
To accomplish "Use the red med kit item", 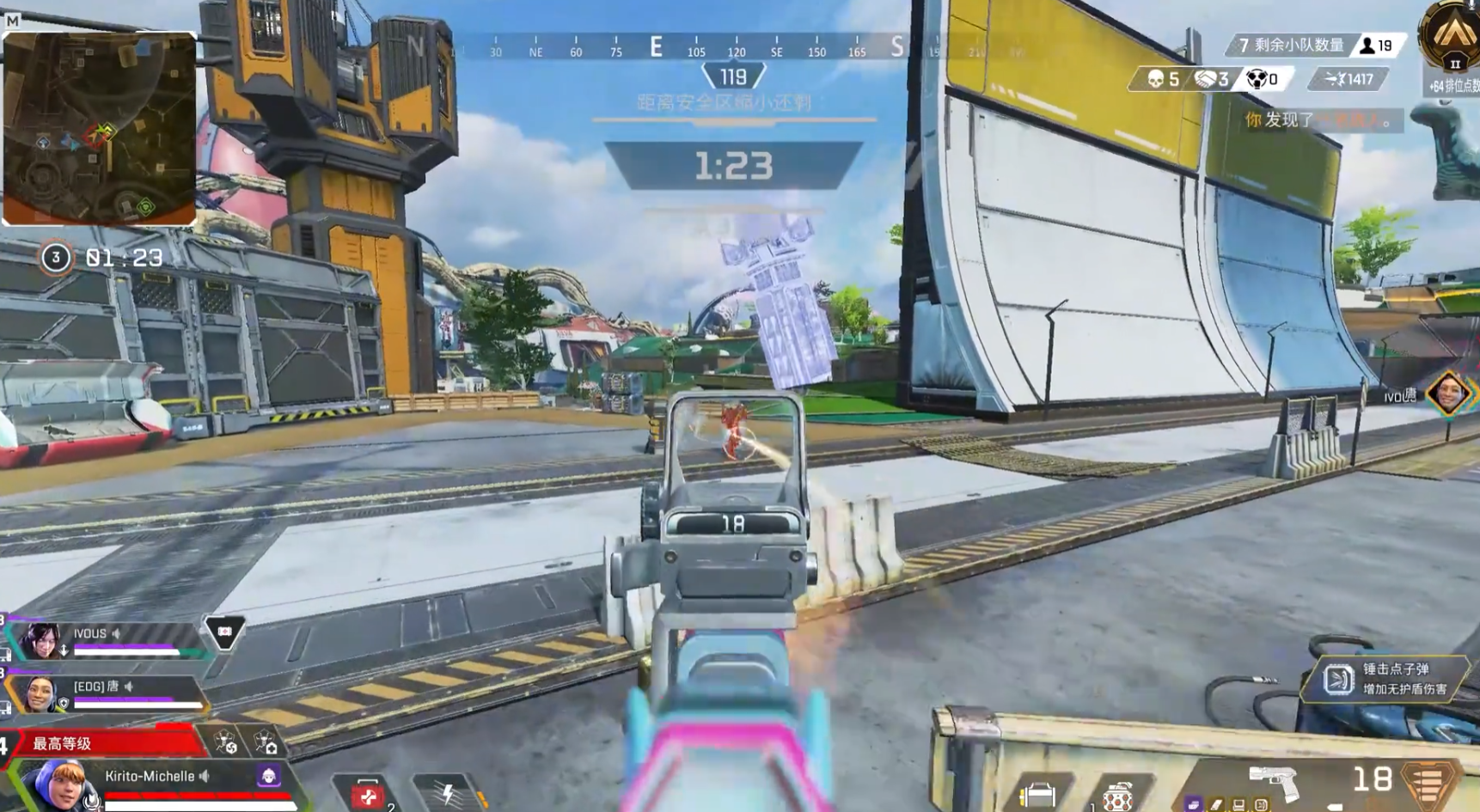I will tap(369, 797).
